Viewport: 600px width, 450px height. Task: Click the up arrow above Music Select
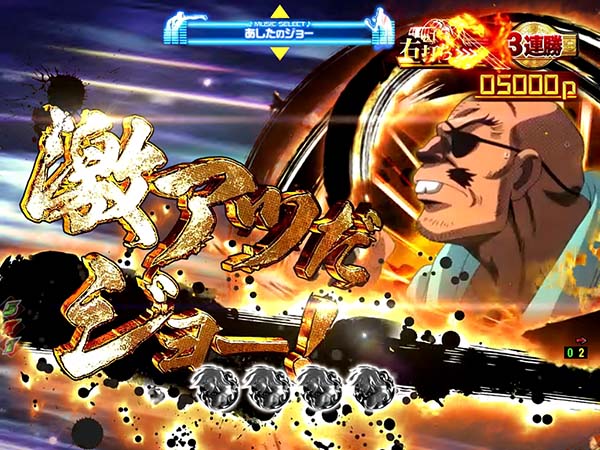coord(278,11)
